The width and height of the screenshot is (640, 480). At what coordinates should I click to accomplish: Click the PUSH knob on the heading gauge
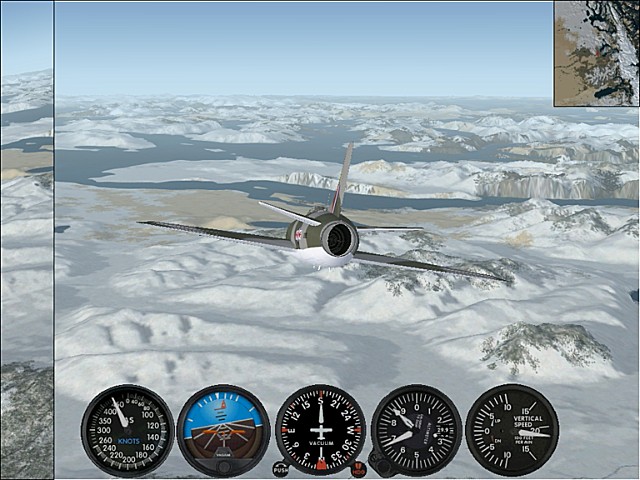pyautogui.click(x=280, y=468)
